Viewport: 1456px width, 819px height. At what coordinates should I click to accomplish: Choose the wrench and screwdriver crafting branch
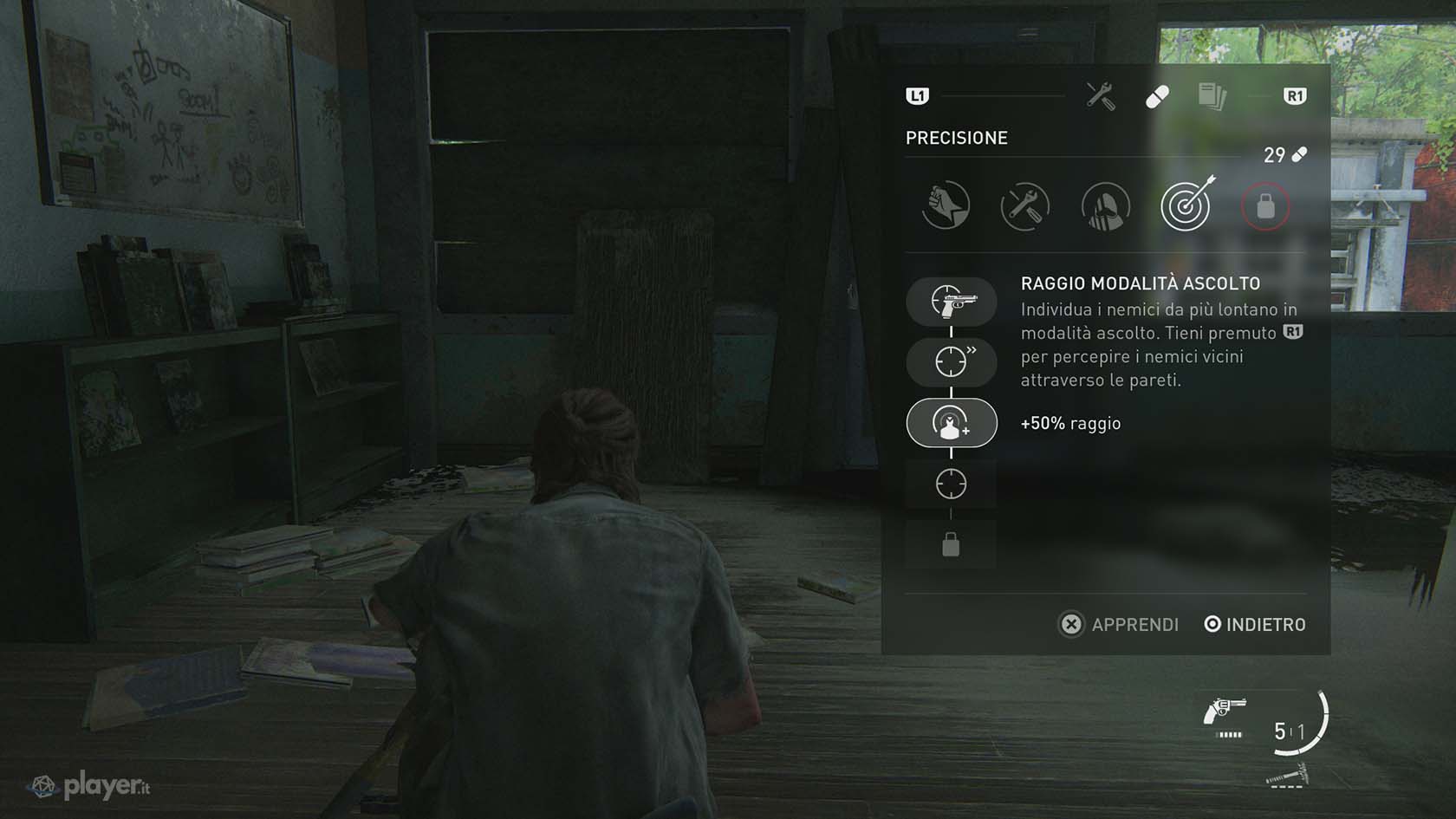[1025, 206]
